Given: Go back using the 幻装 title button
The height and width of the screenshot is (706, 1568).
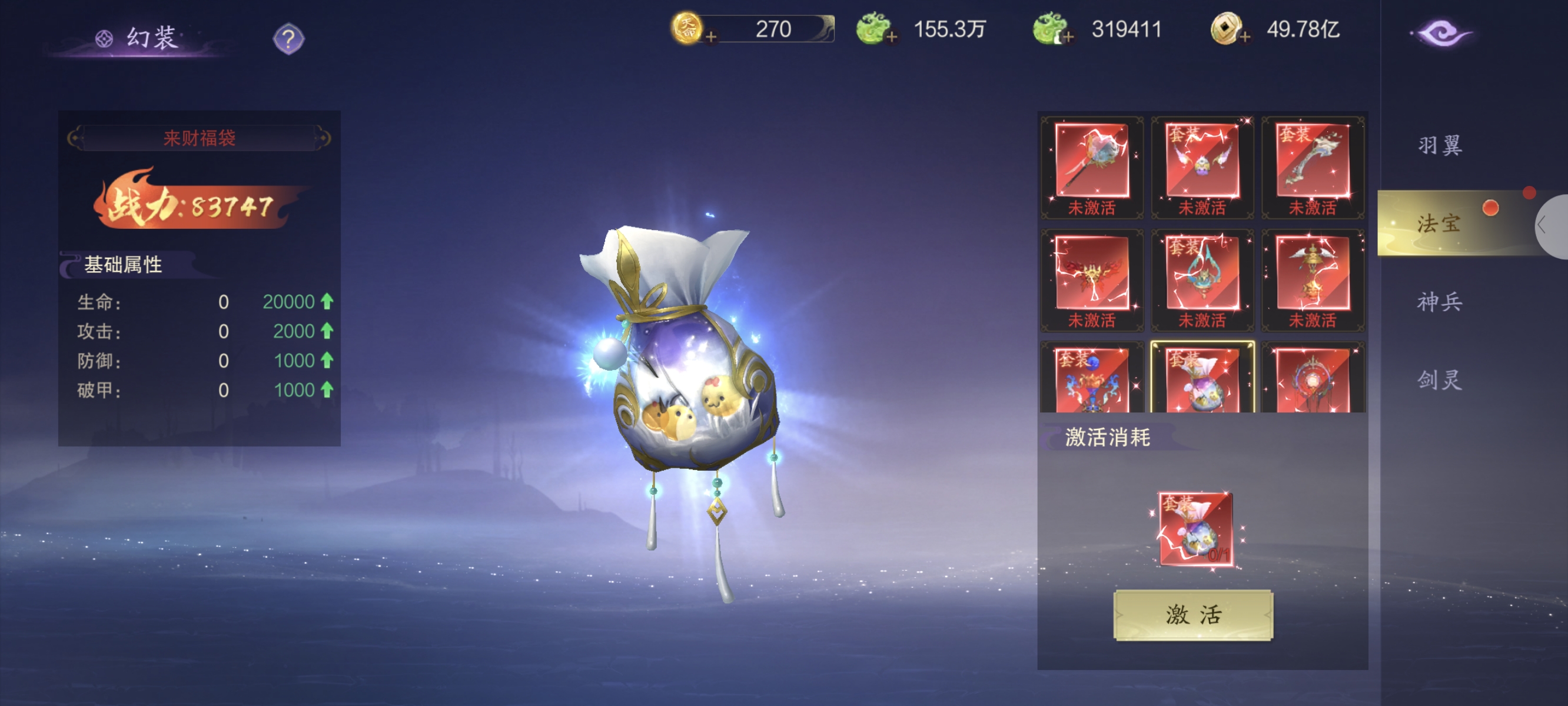Looking at the screenshot, I should click(139, 38).
